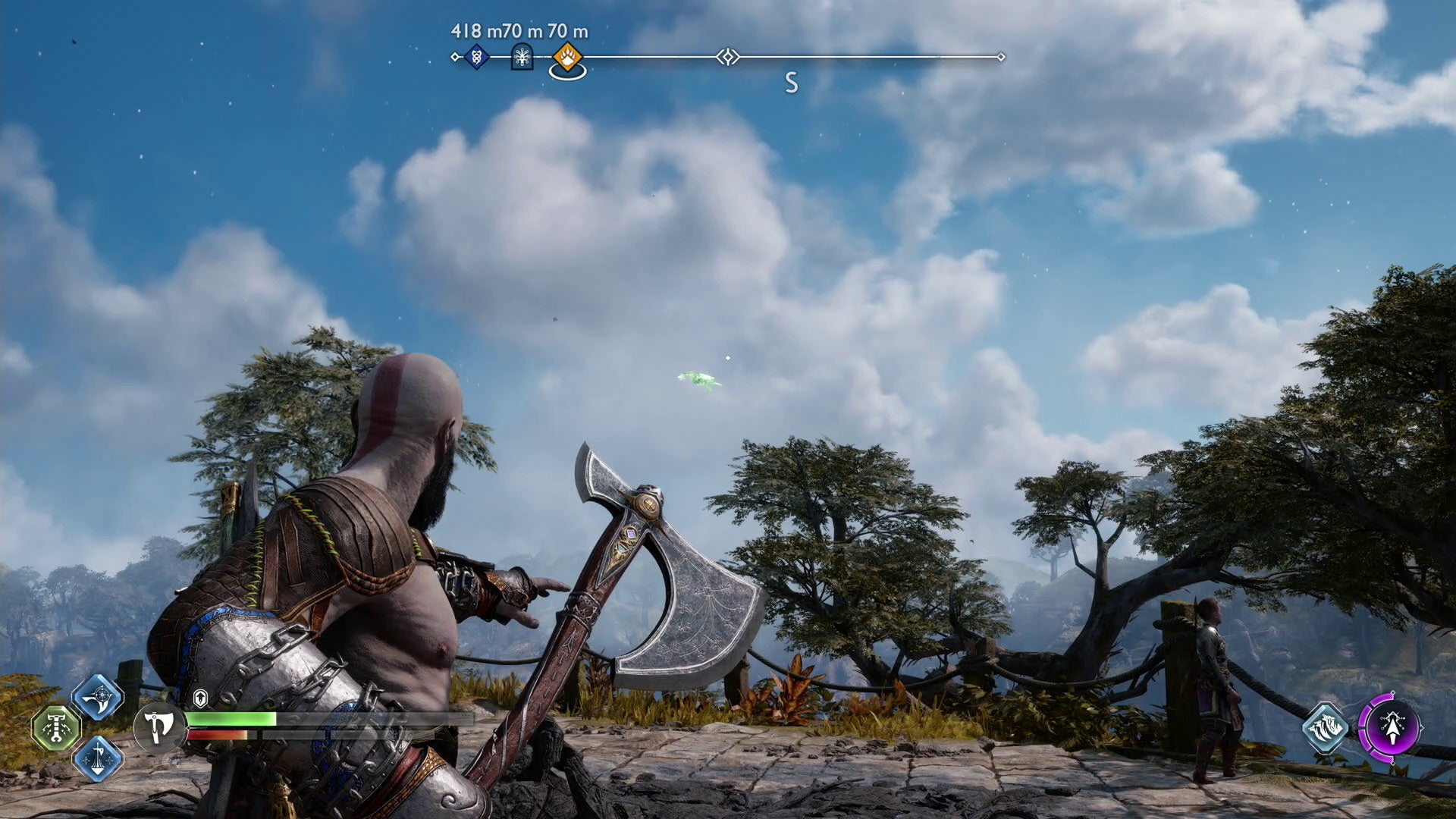
Task: Select the orange paw print compass marker
Action: pos(567,57)
